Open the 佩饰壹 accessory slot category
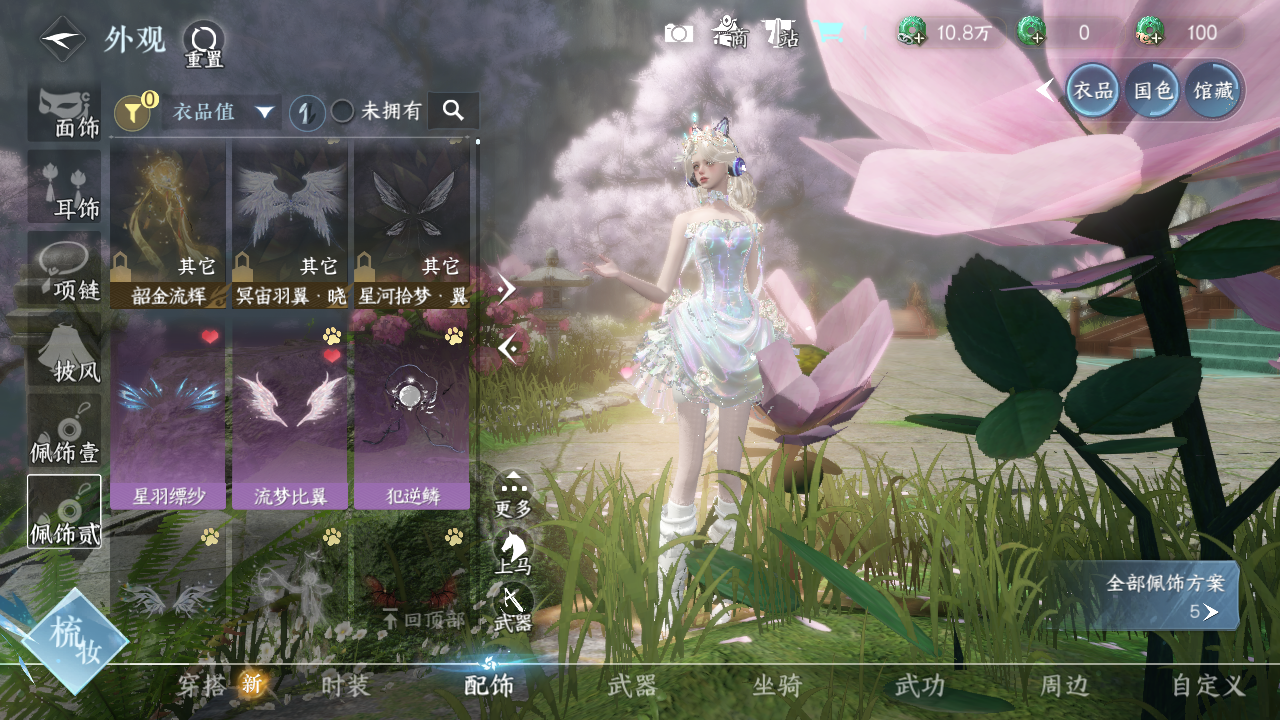Viewport: 1280px width, 720px height. pos(65,432)
